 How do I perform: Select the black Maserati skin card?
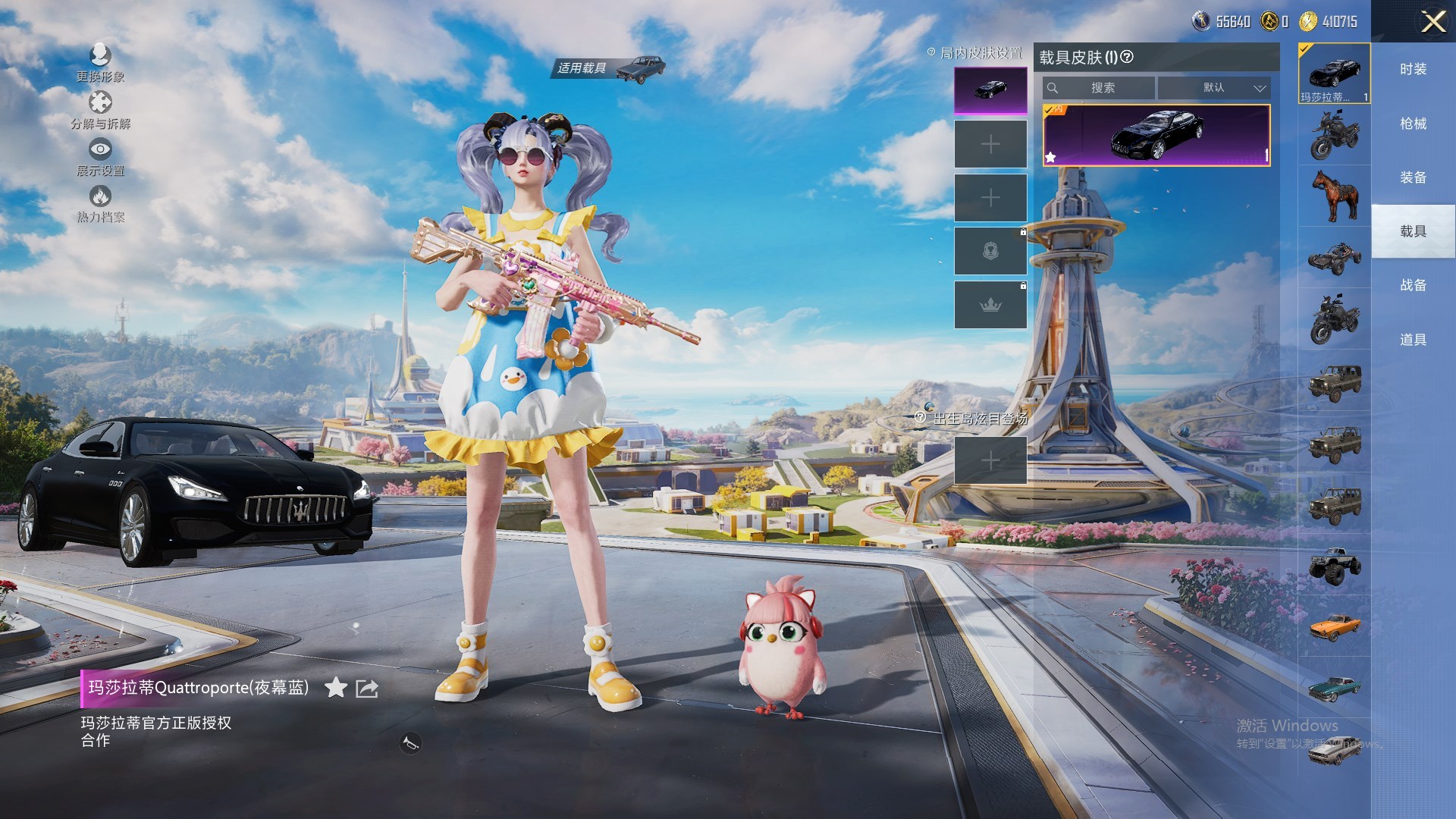point(1156,136)
